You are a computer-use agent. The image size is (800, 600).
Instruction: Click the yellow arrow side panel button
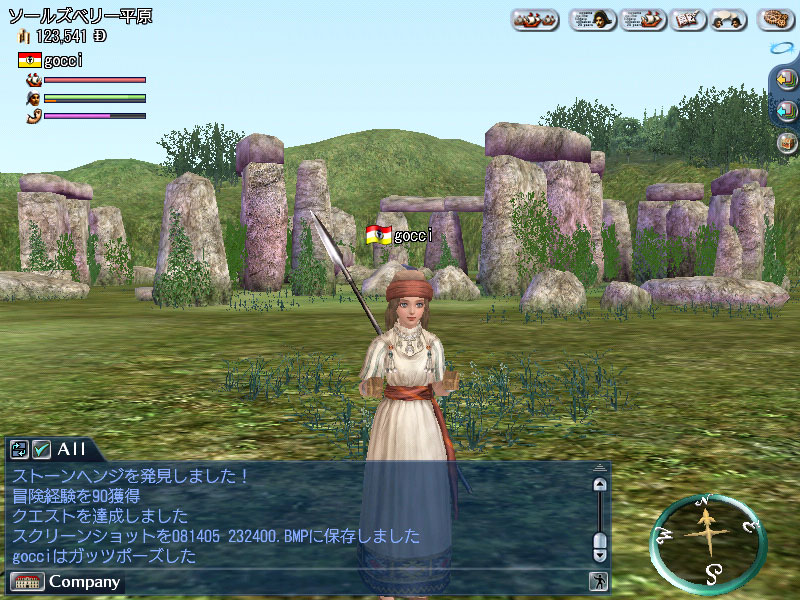(785, 80)
